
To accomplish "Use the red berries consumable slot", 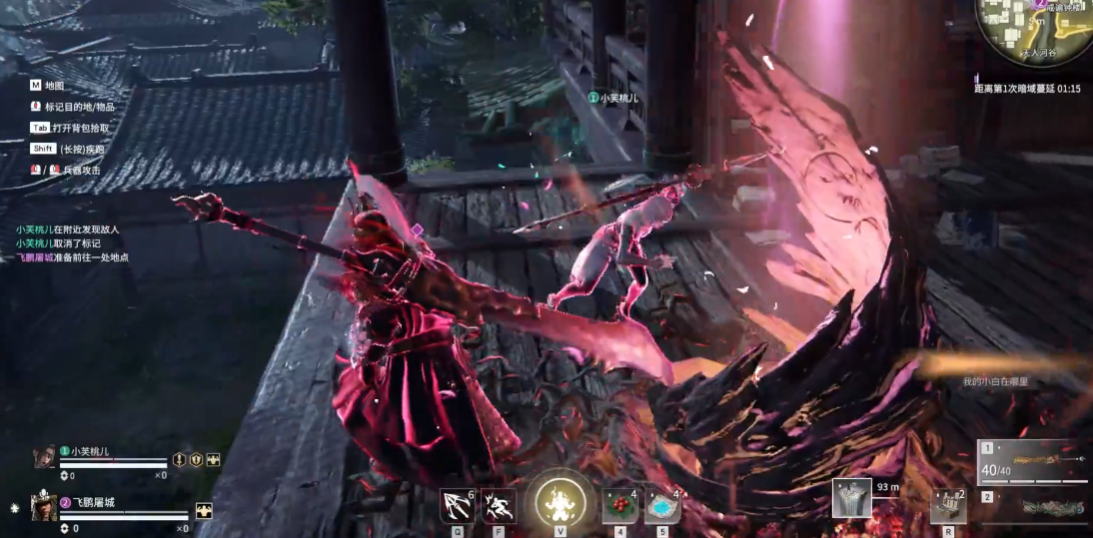I will click(620, 506).
